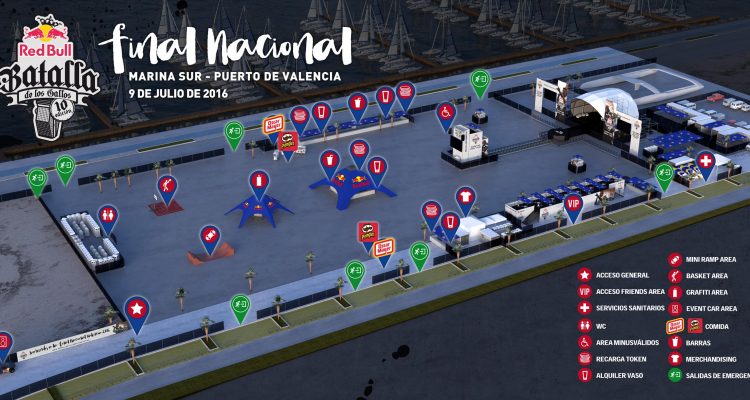
Task: Choose the Barras legend entry
Action: 701,342
